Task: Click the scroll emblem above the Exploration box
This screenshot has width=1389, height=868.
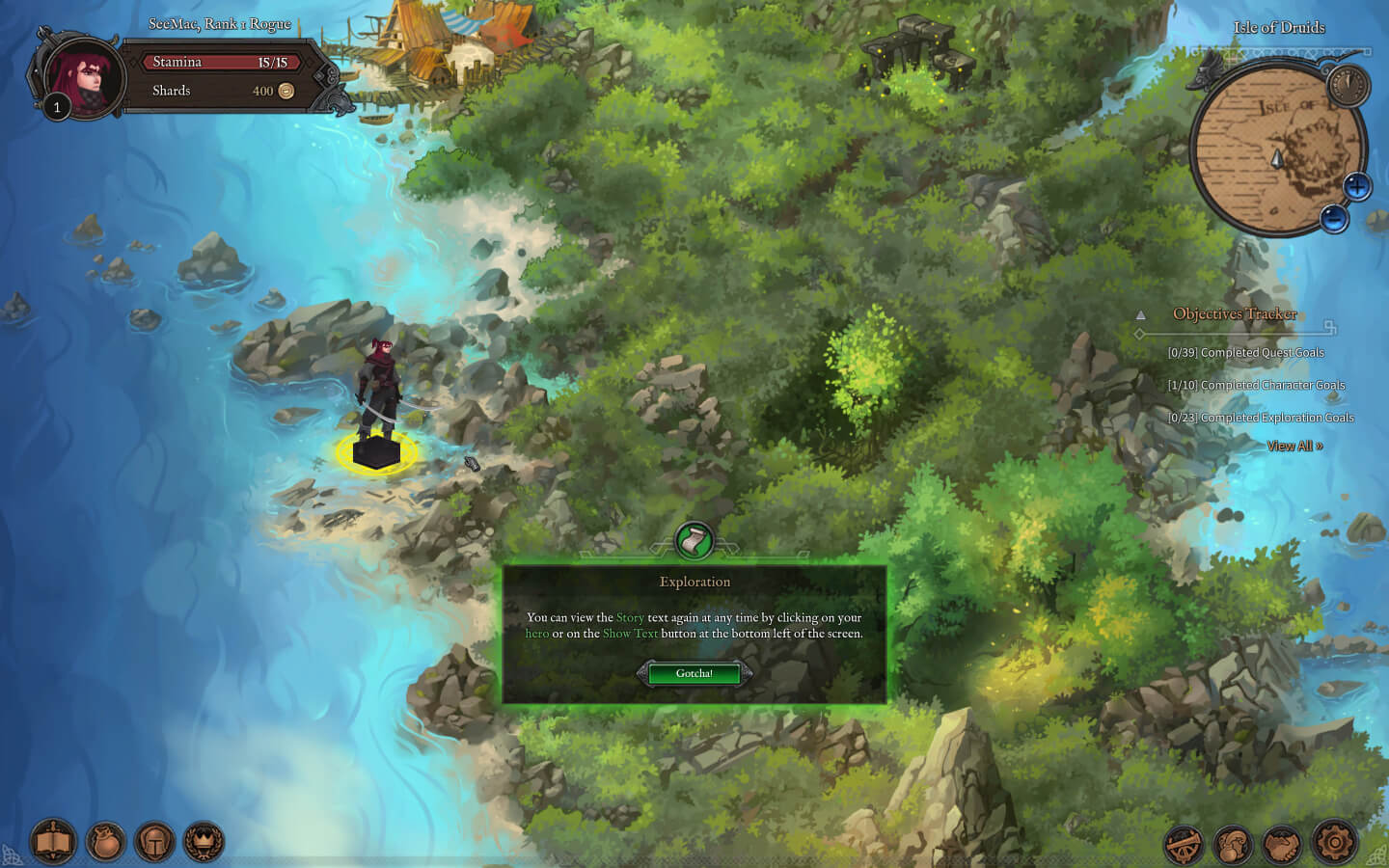Action: tap(694, 541)
